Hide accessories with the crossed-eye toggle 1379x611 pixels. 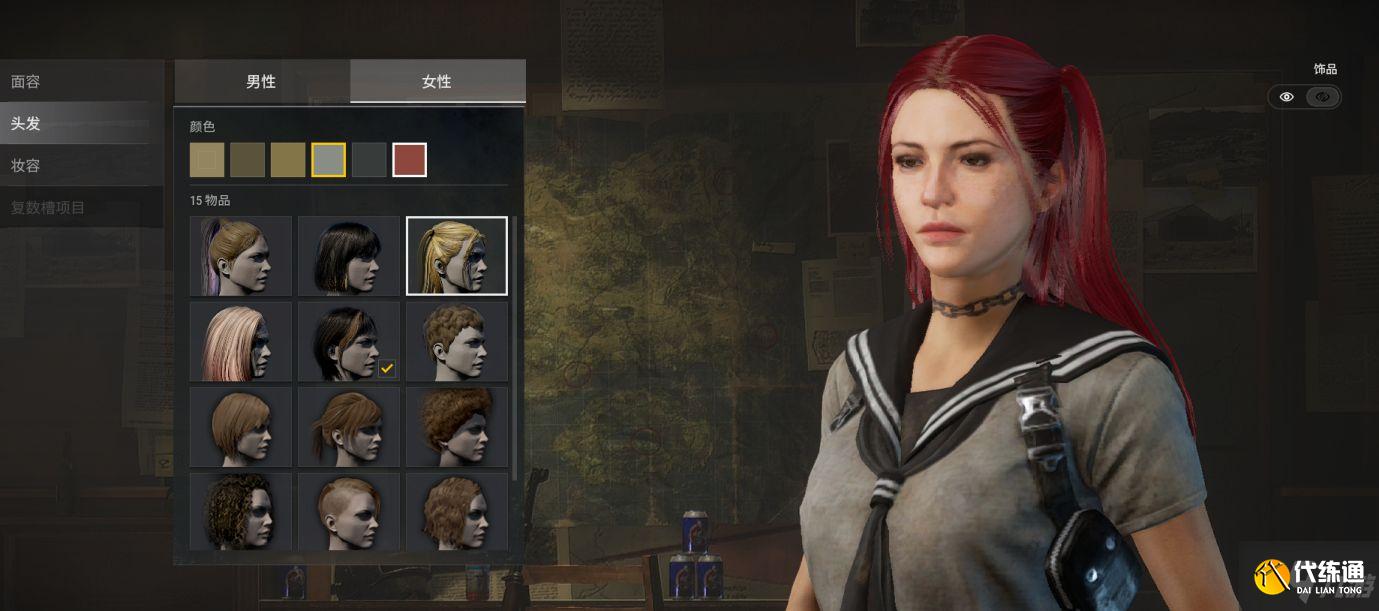[x=1323, y=97]
